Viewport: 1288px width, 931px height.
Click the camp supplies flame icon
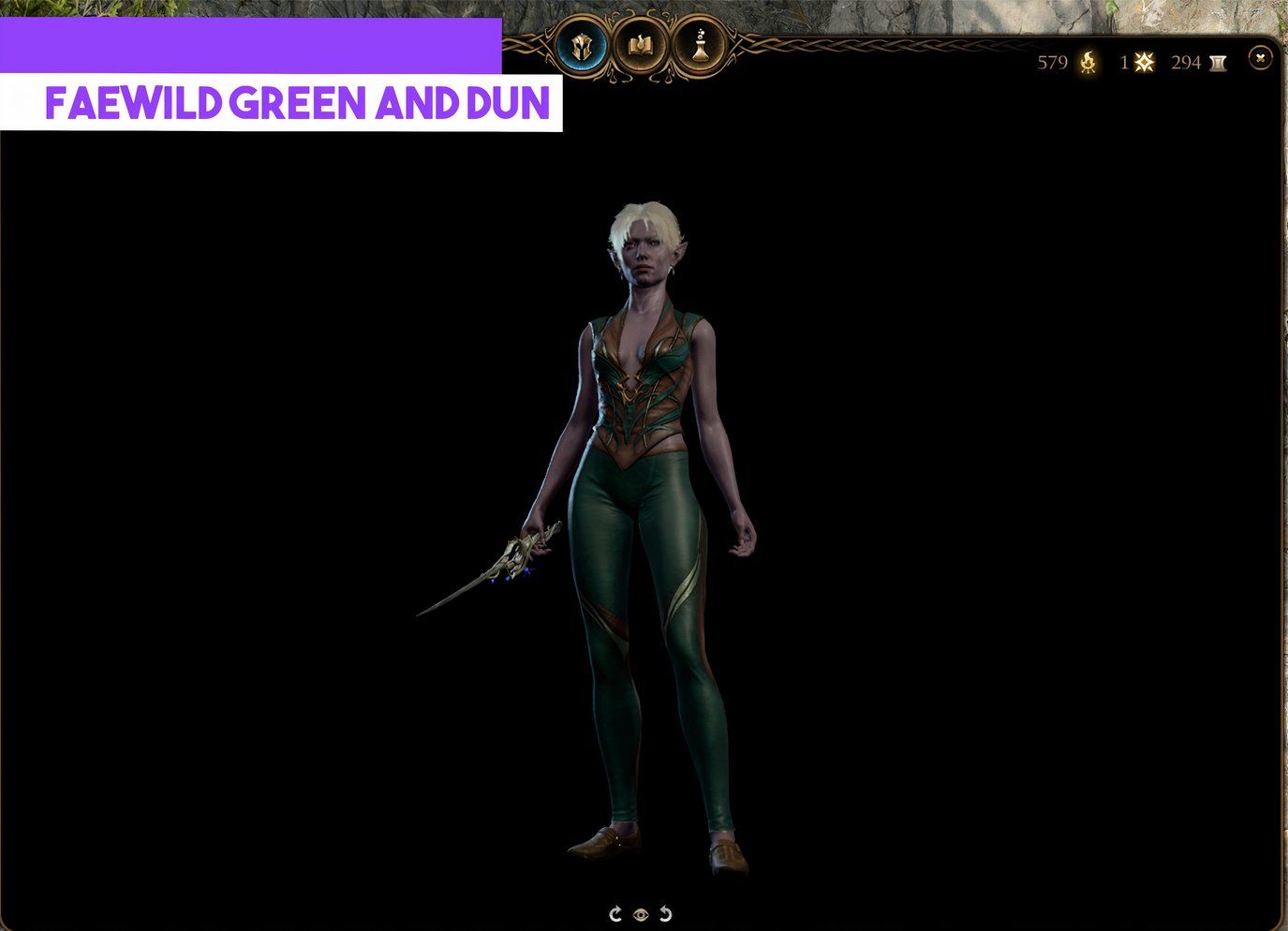[x=1087, y=63]
